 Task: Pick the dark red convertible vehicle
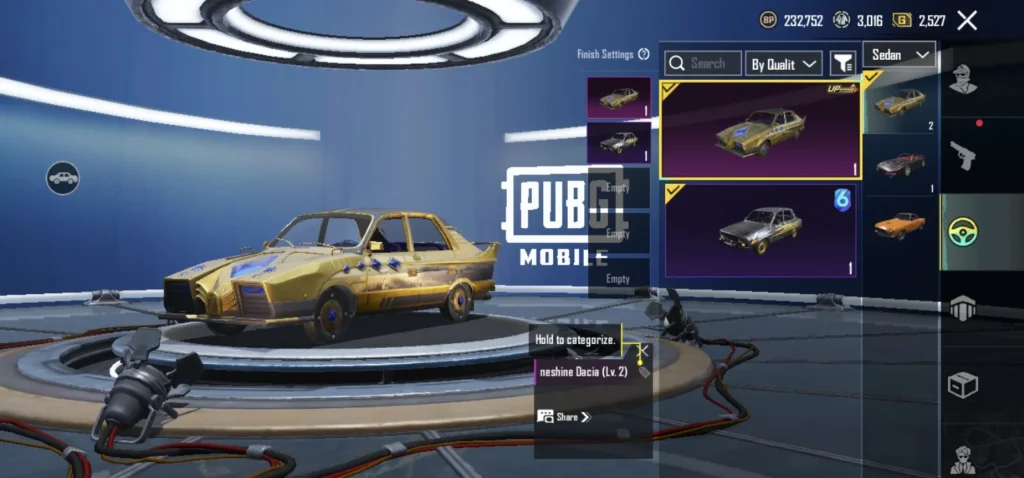[900, 164]
